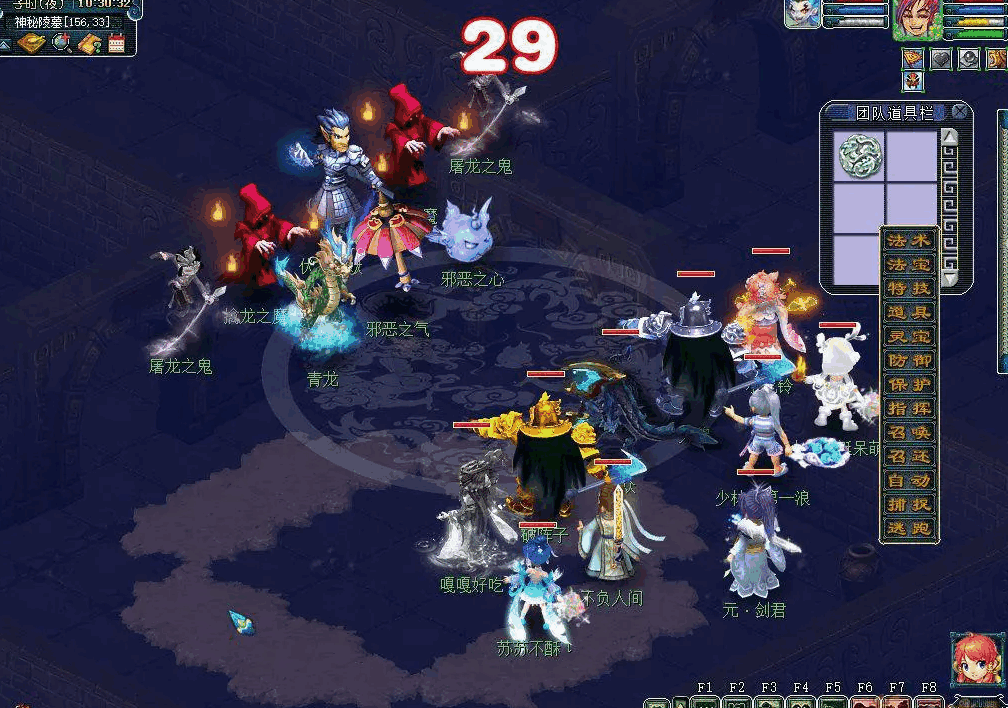Select the 灵宝 battle command
1008x708 pixels.
(x=909, y=337)
